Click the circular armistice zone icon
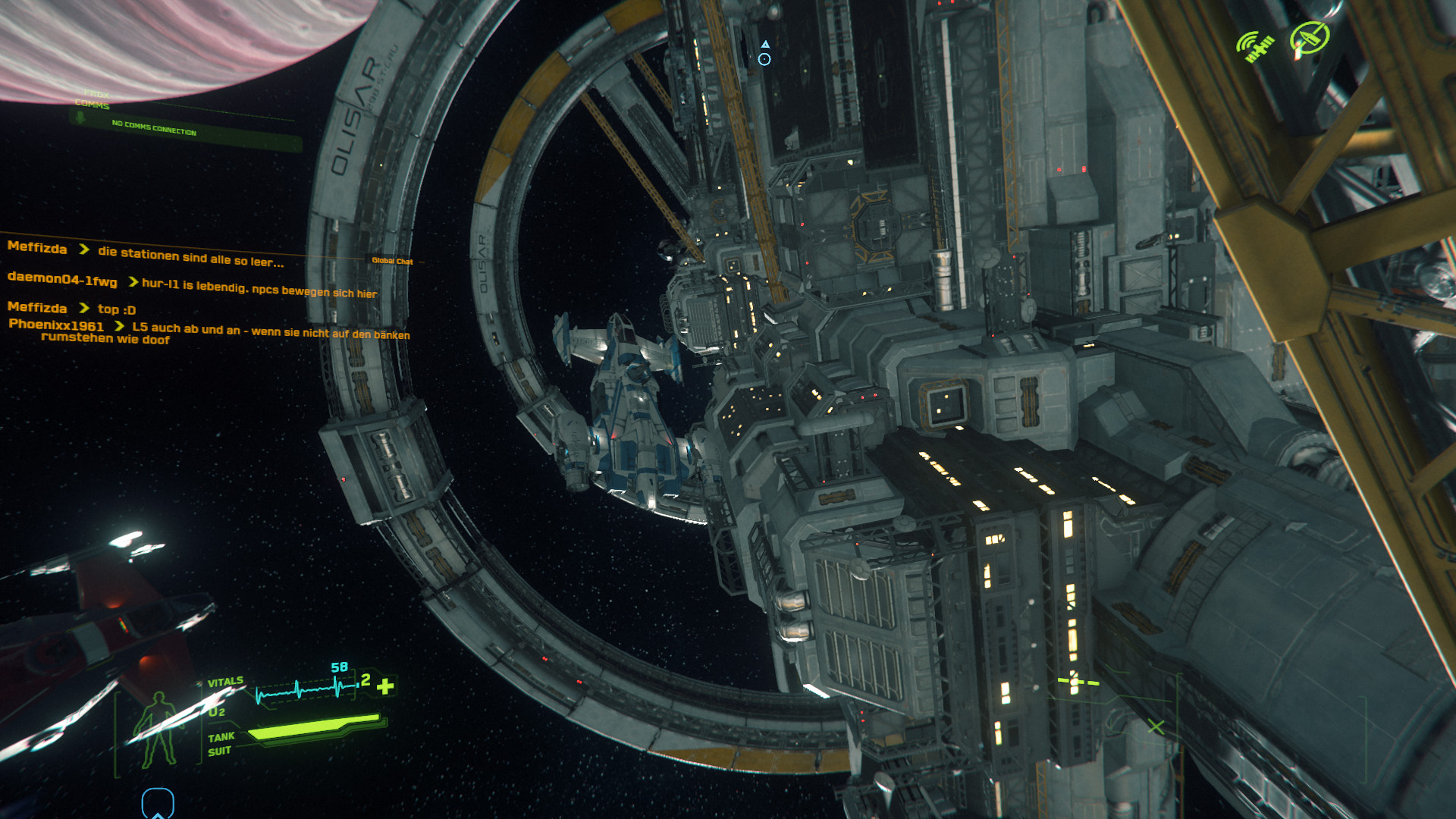 1310,38
